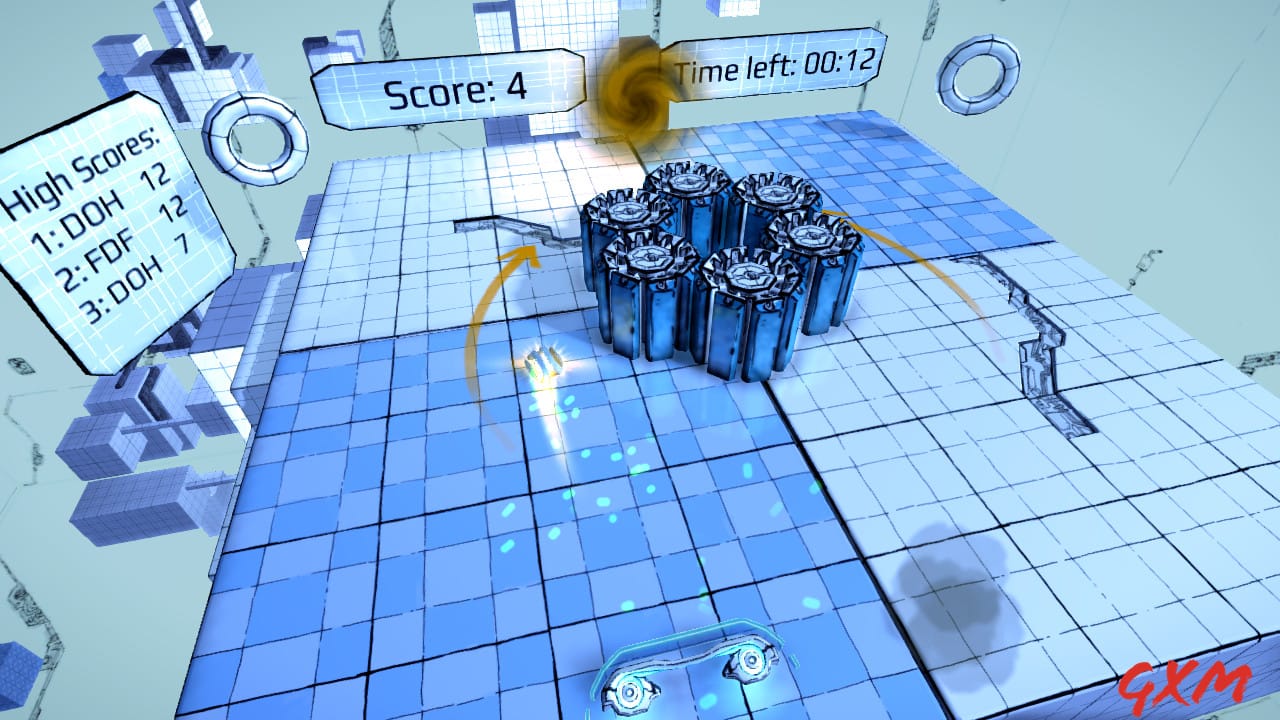Toggle the curved orange arrow on the right
The height and width of the screenshot is (720, 1280).
click(x=920, y=260)
